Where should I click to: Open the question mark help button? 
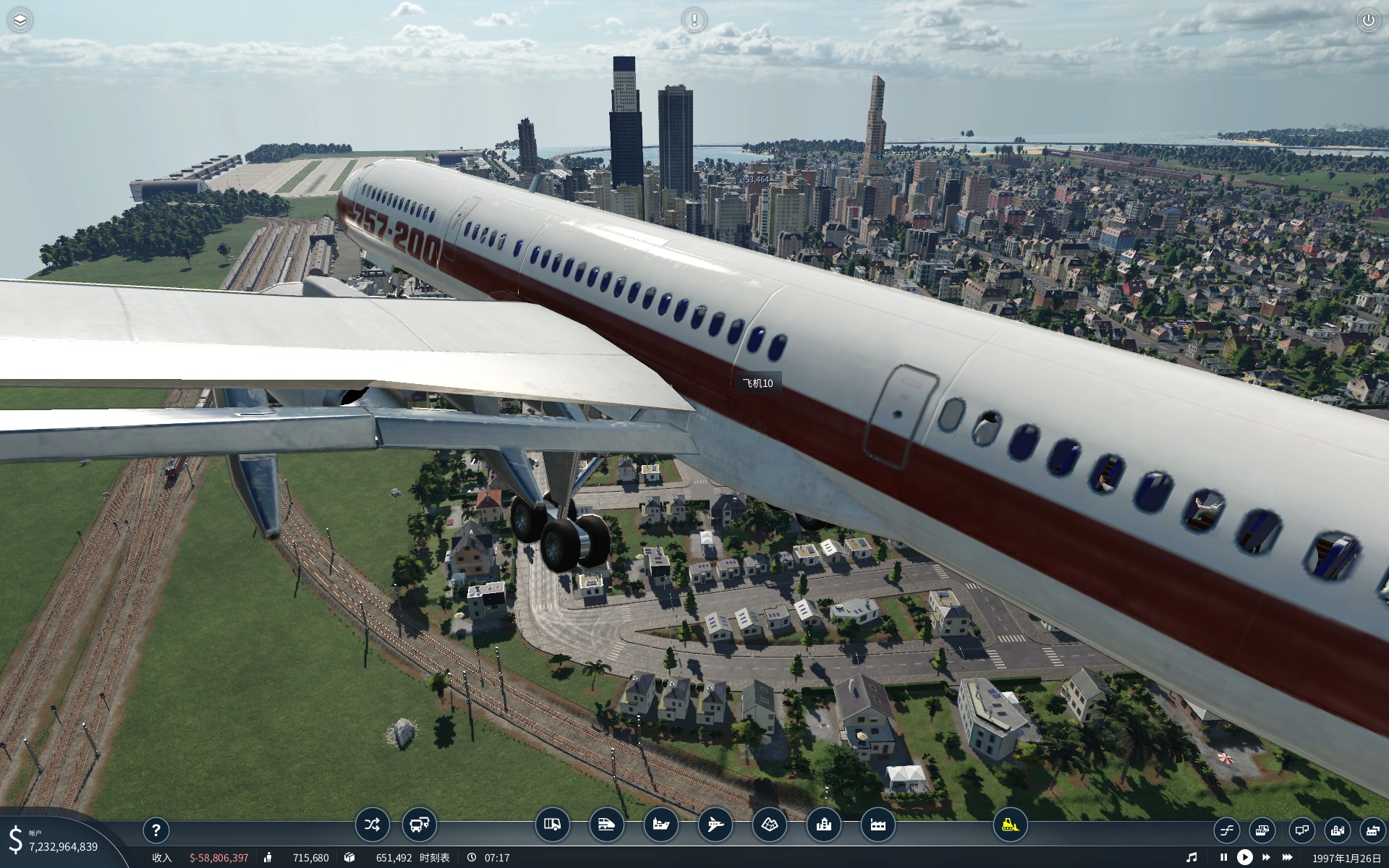pos(156,830)
